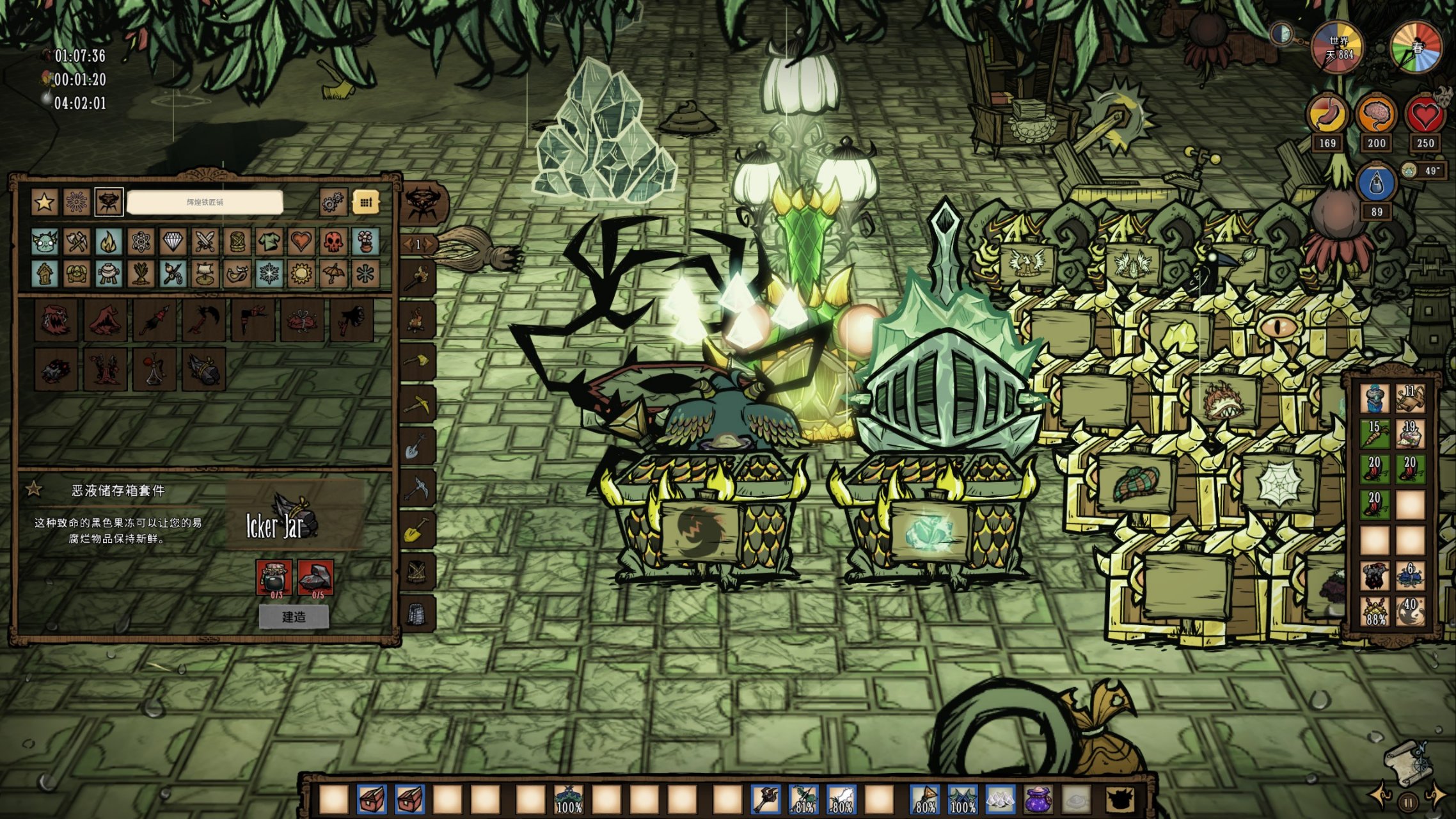
Task: Craft the pinned campfire recipe
Action: (418, 319)
